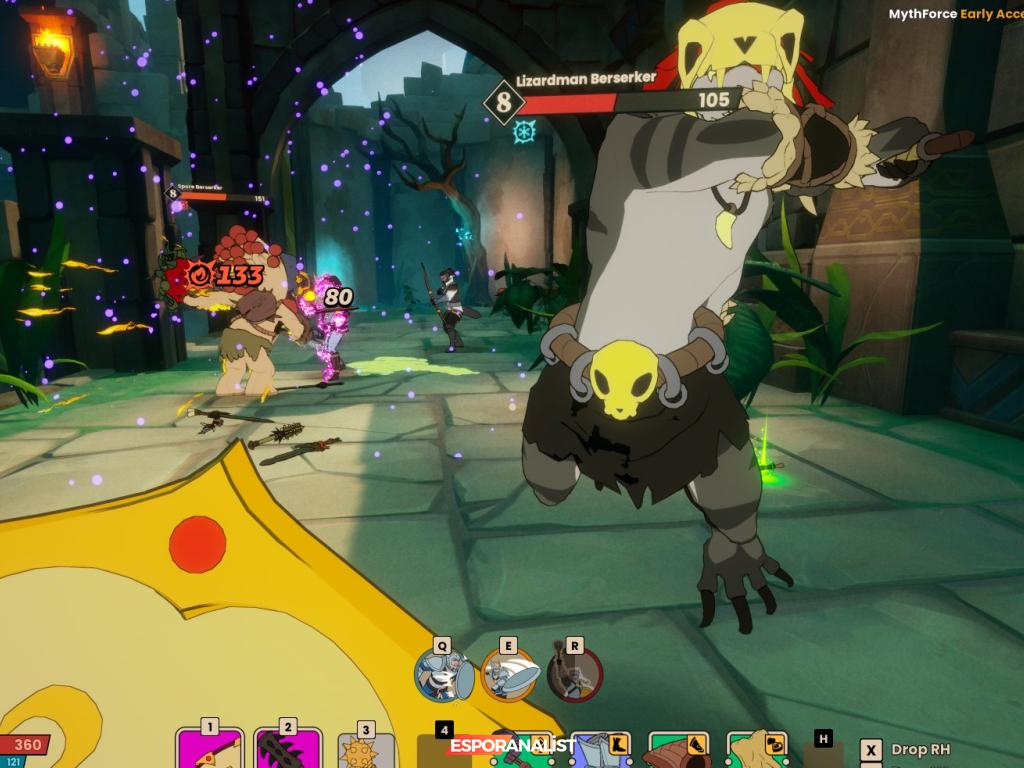This screenshot has width=1024, height=768.
Task: Select the boots equipment slot
Action: [601, 750]
